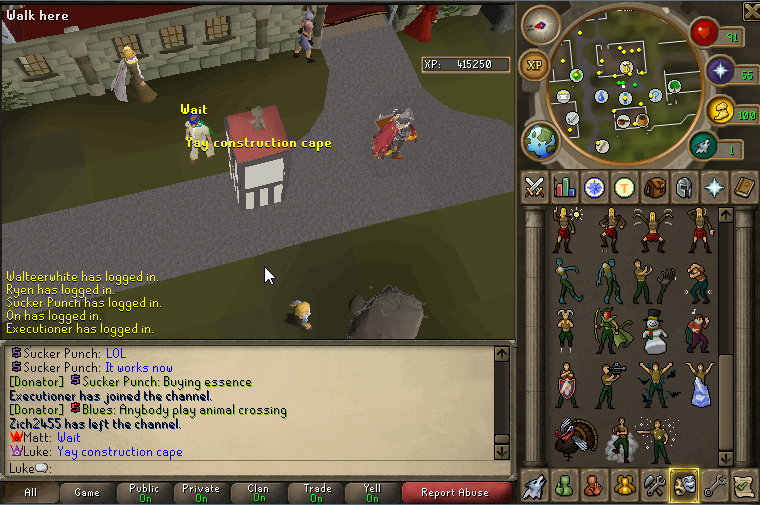
Task: Toggle the Public chat filter
Action: click(x=144, y=492)
